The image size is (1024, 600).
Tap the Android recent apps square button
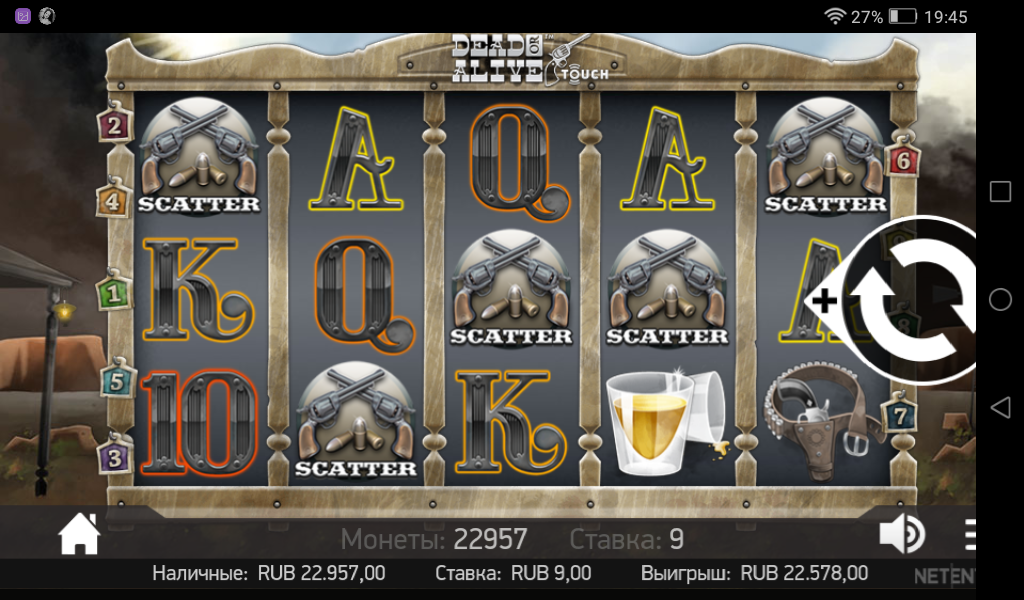(x=1000, y=192)
